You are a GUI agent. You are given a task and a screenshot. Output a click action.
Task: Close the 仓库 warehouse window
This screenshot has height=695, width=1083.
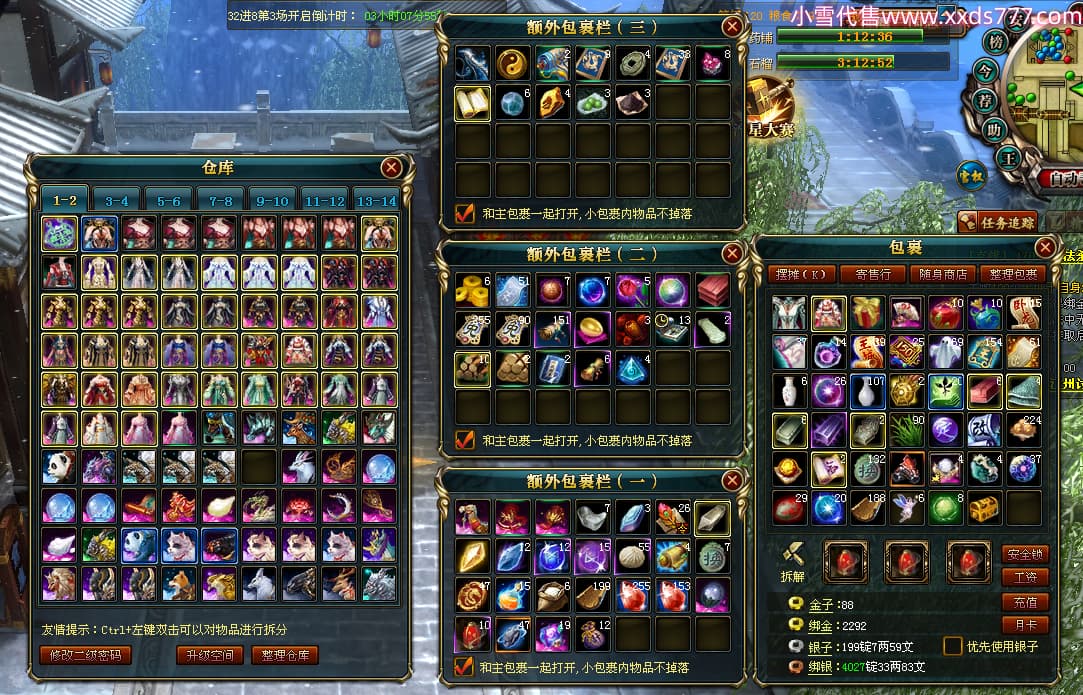[x=391, y=168]
